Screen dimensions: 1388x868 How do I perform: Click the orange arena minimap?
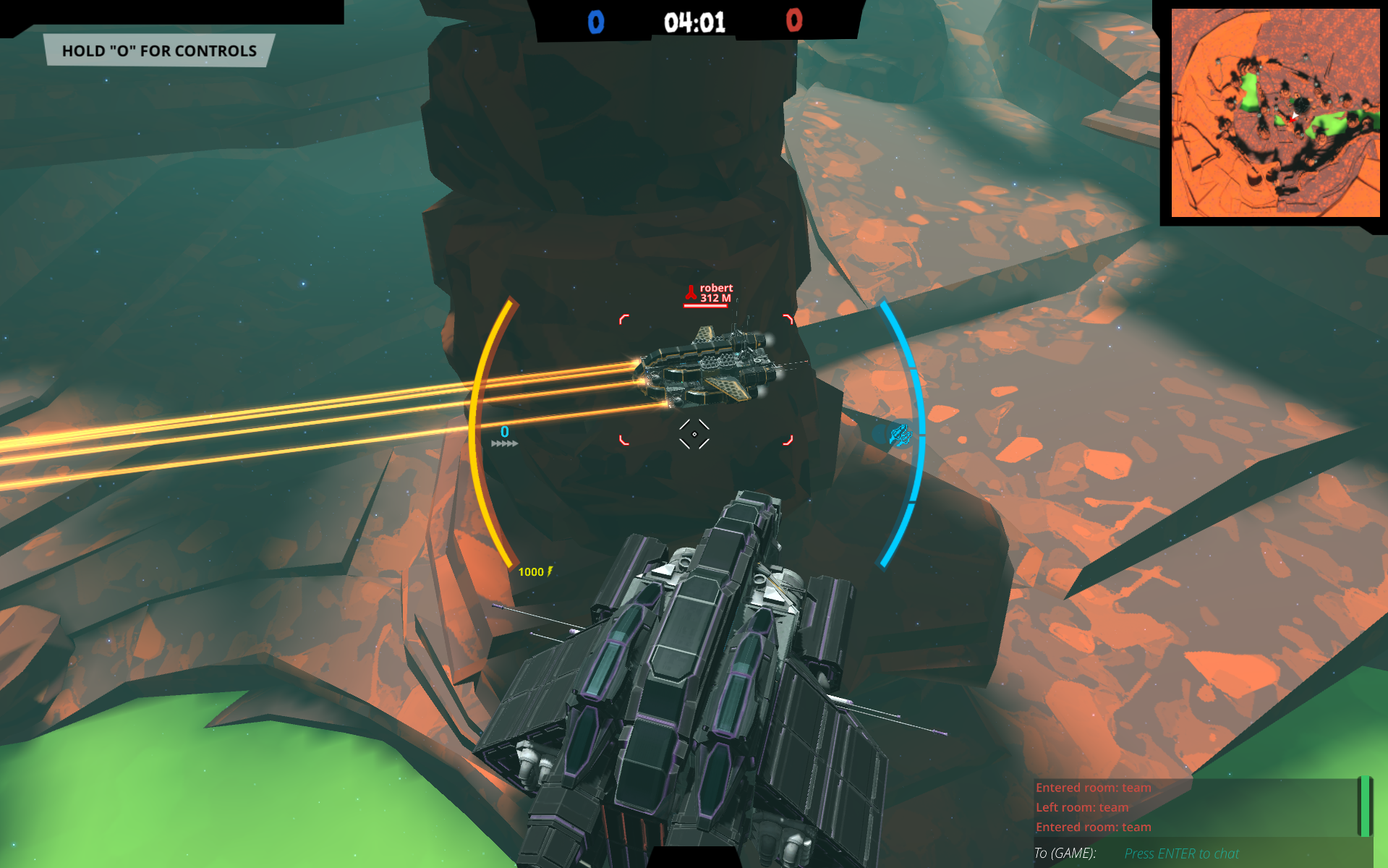1274,113
